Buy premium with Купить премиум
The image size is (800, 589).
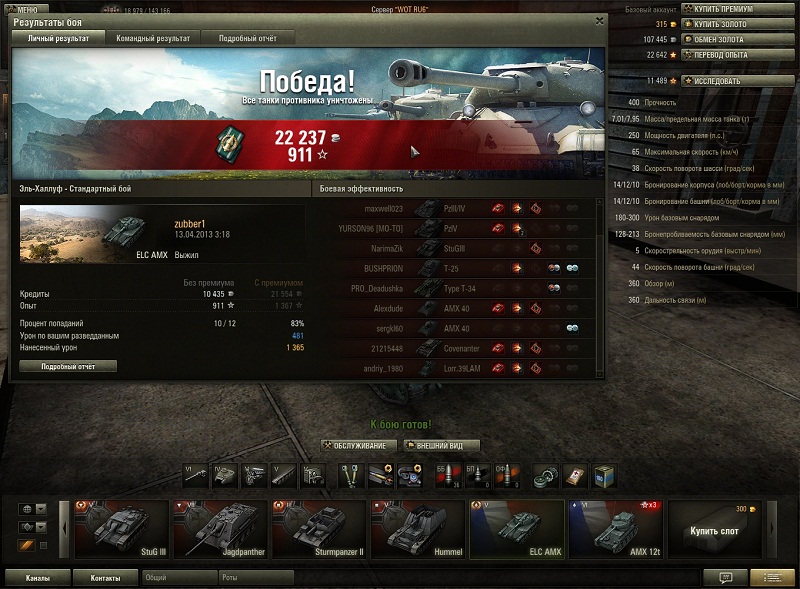coord(736,9)
